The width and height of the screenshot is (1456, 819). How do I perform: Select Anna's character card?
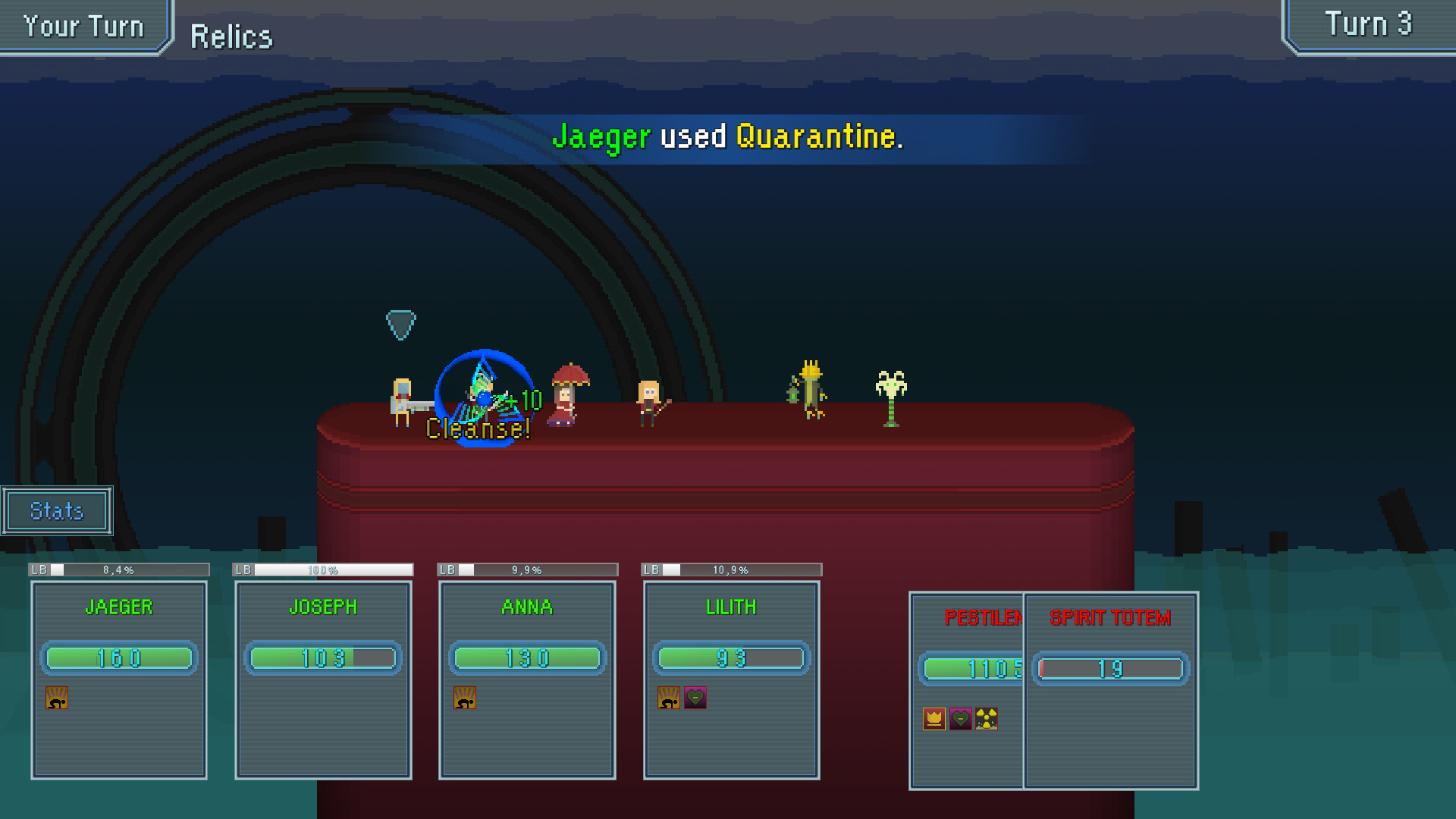tap(527, 679)
